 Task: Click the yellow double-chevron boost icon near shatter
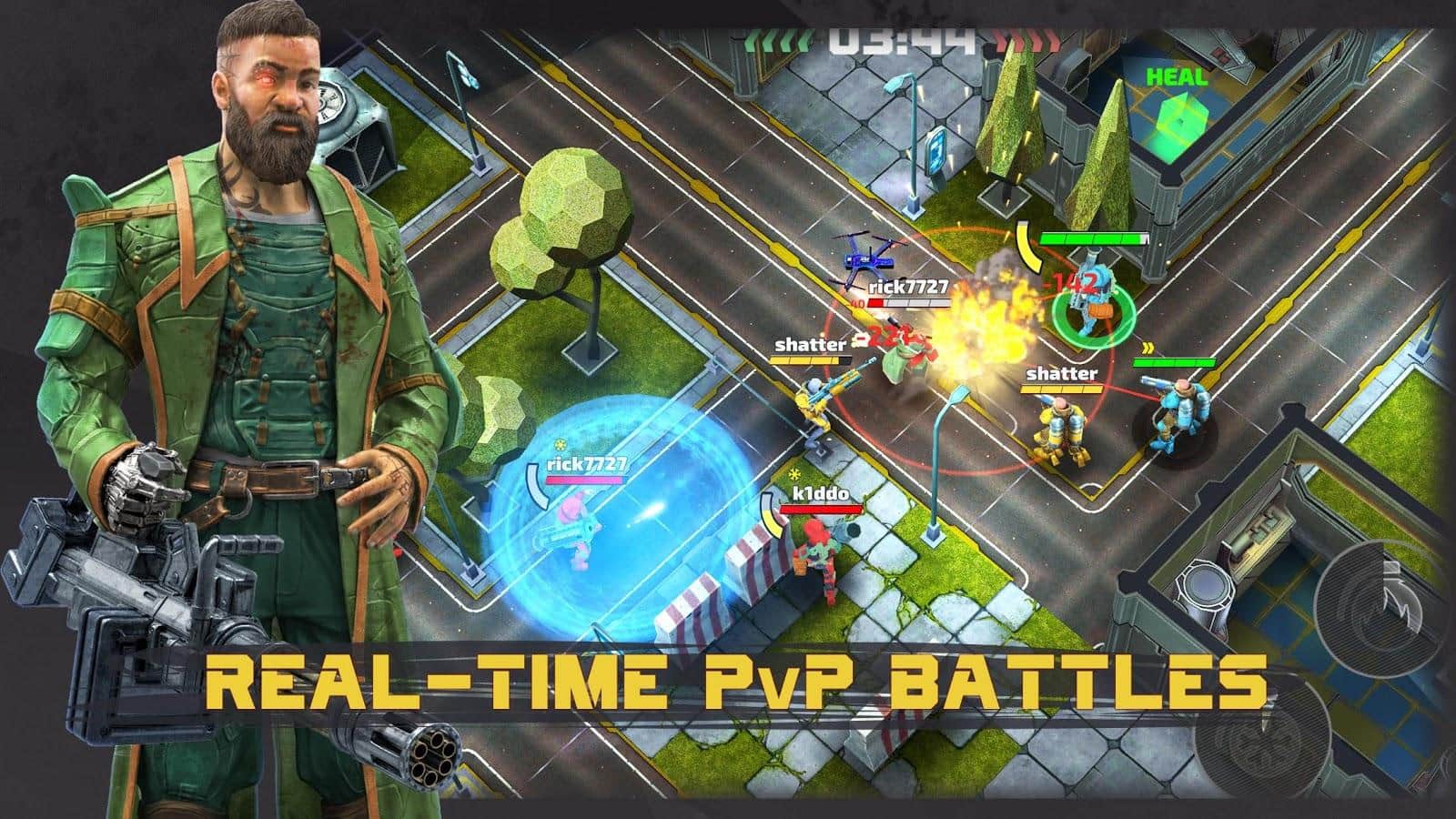pyautogui.click(x=1149, y=347)
